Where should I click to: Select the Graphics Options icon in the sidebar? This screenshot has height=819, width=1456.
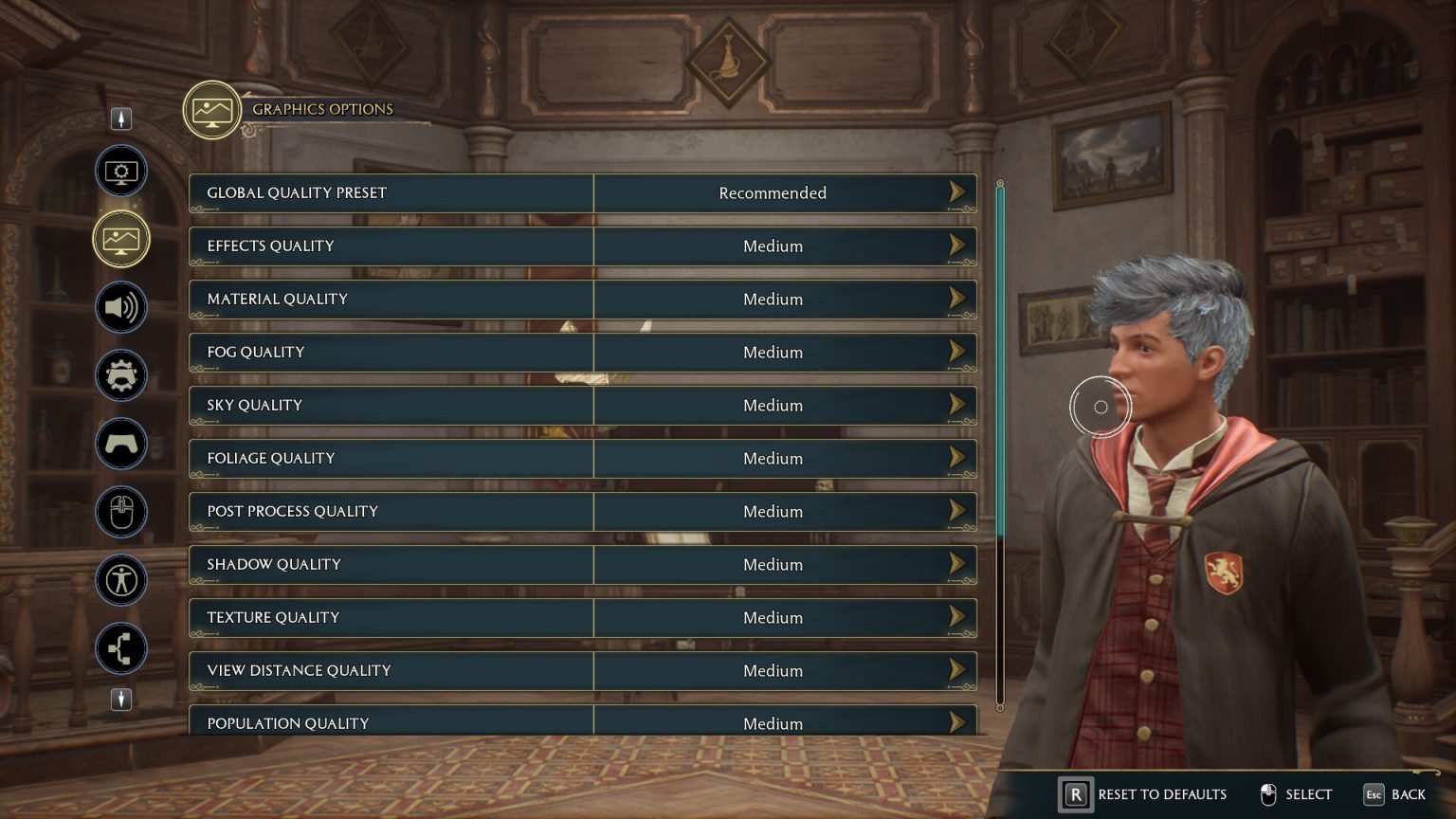[120, 239]
